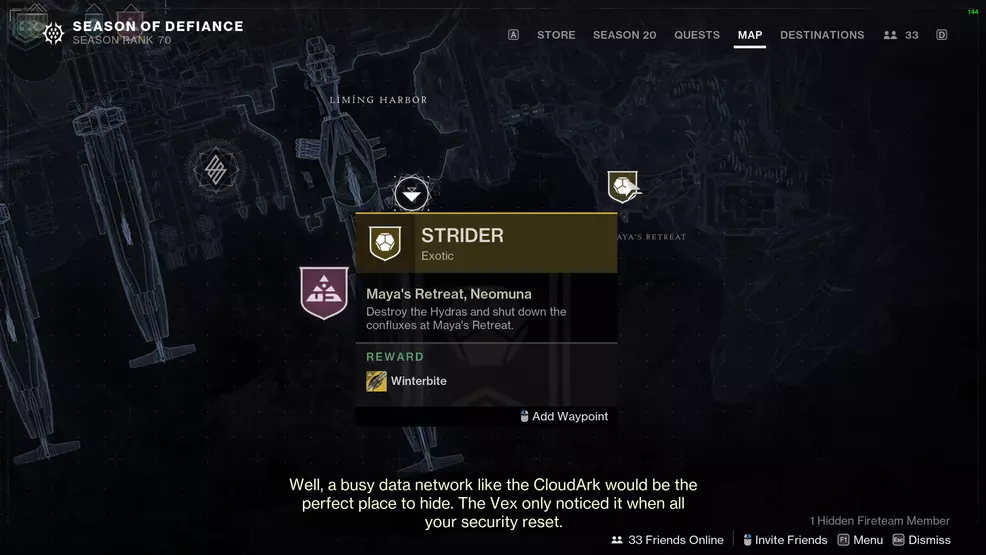986x555 pixels.
Task: Go to the Destinations tab
Action: (x=822, y=35)
